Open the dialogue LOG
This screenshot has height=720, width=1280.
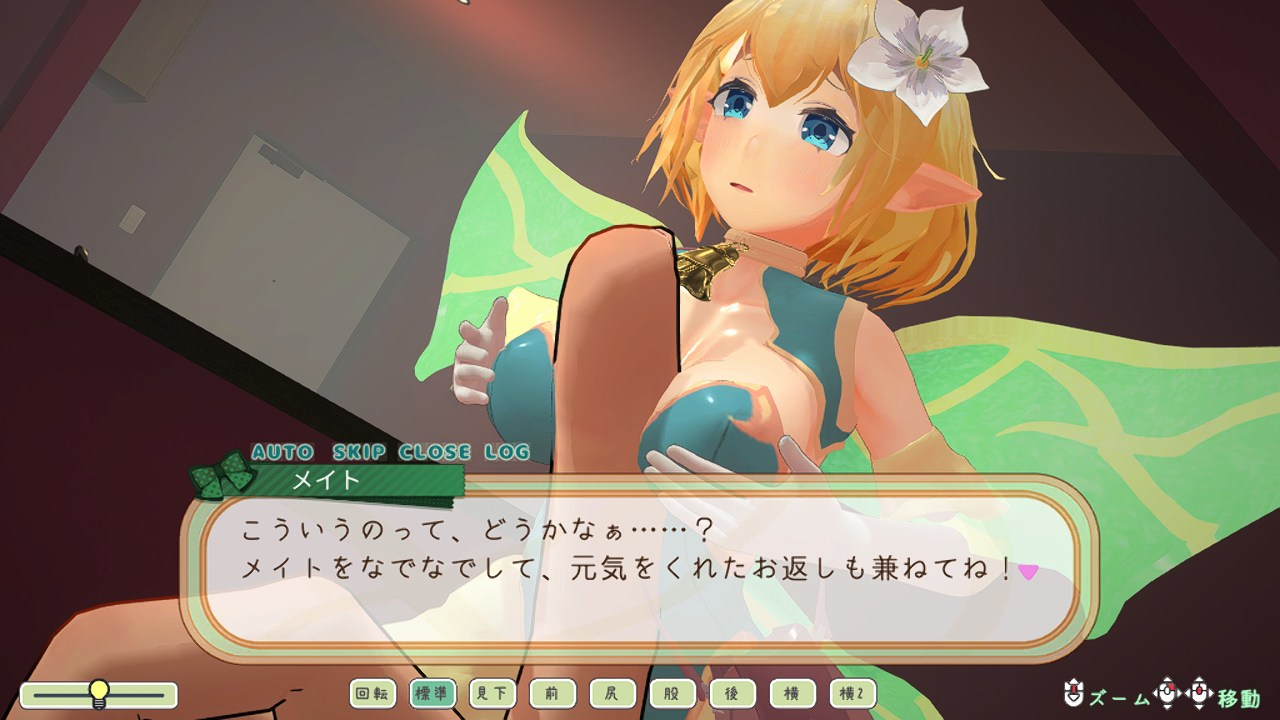click(506, 452)
